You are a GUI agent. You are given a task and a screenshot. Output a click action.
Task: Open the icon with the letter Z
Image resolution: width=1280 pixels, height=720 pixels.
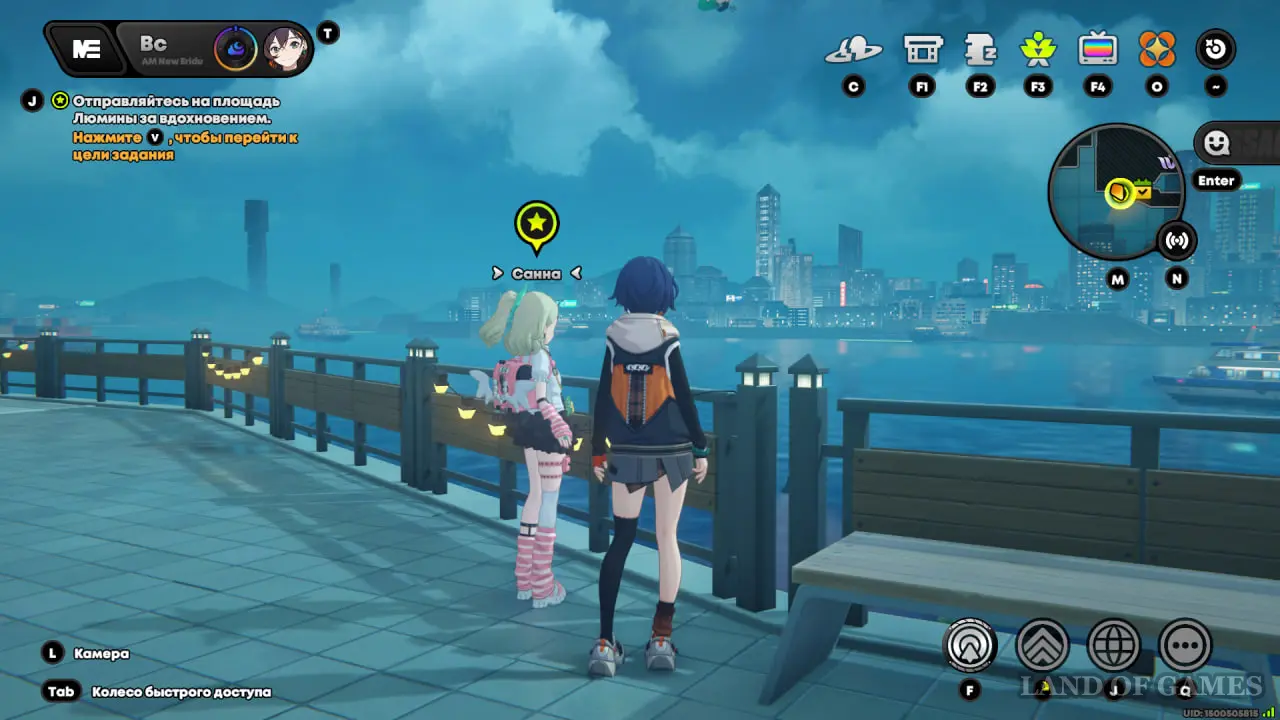(x=980, y=49)
